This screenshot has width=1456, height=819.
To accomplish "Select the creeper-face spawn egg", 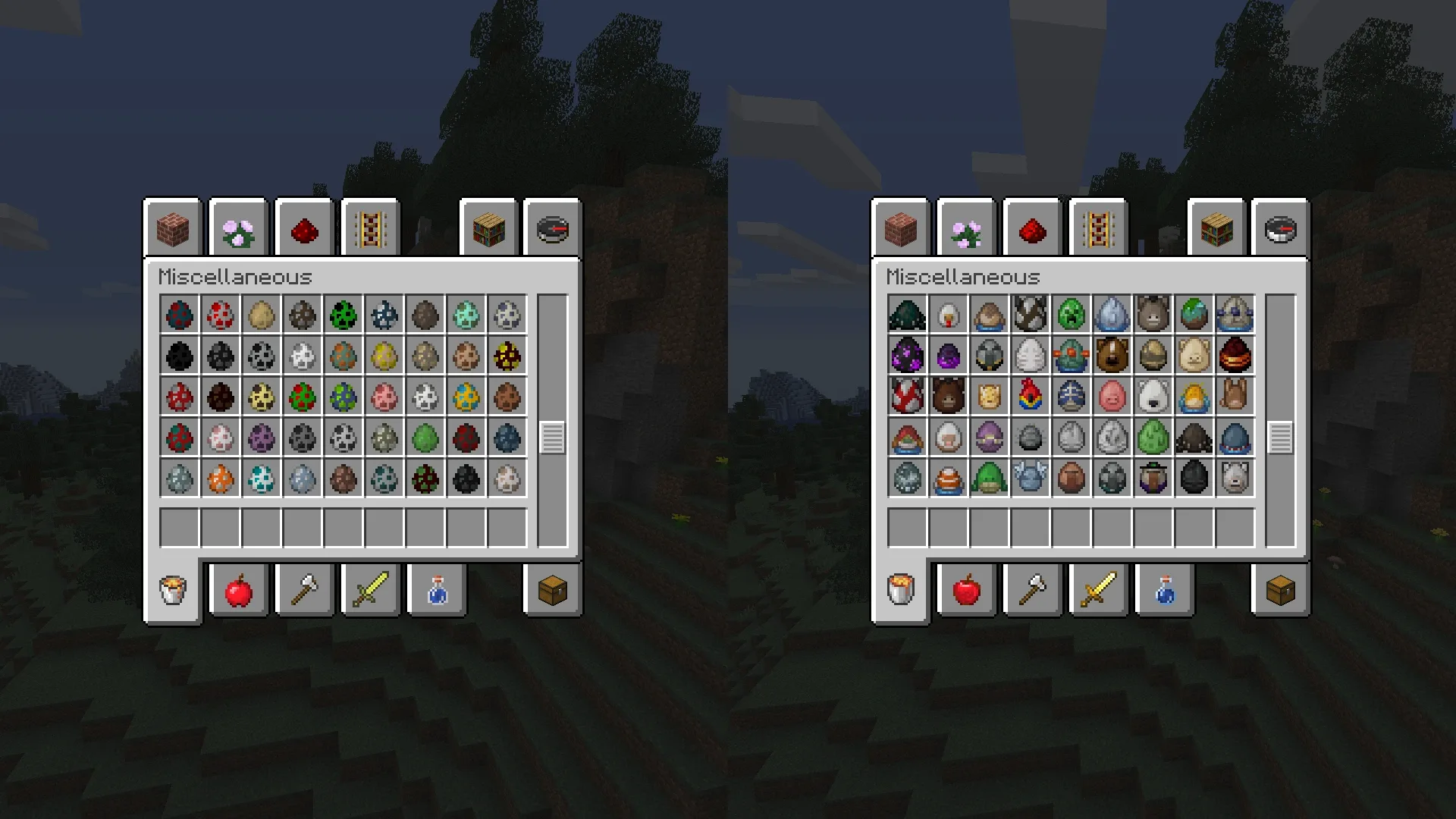I will click(1071, 314).
